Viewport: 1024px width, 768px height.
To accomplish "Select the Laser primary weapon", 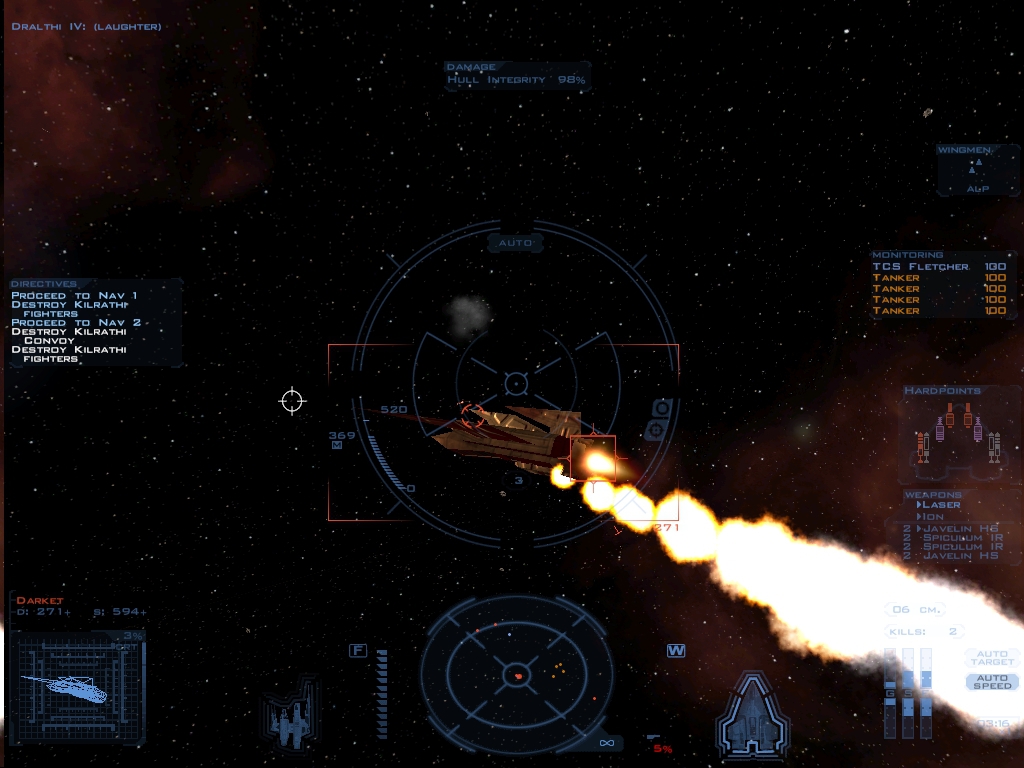I will pyautogui.click(x=941, y=505).
